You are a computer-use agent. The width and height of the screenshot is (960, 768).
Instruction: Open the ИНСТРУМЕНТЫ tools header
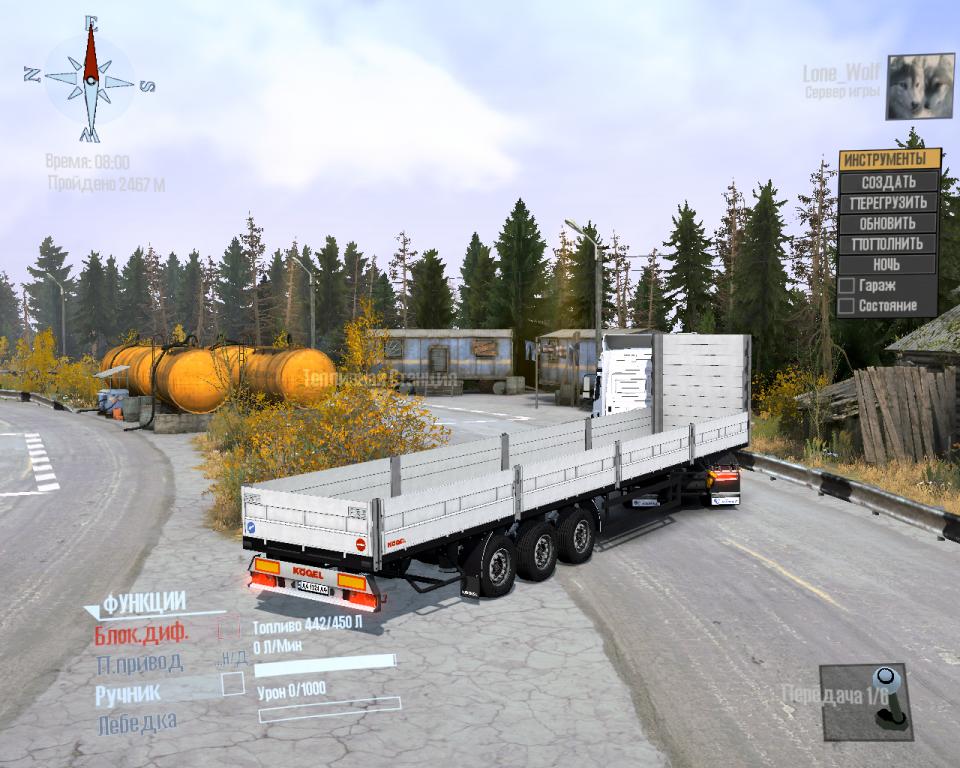(889, 160)
